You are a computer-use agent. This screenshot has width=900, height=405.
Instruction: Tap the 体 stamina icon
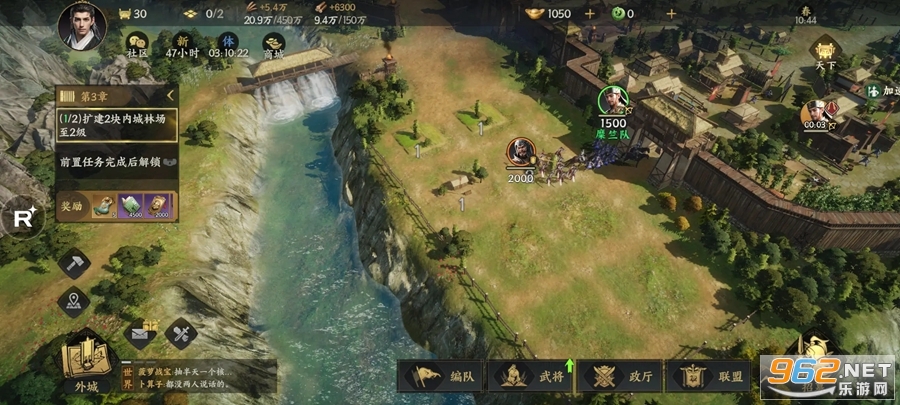pos(230,42)
